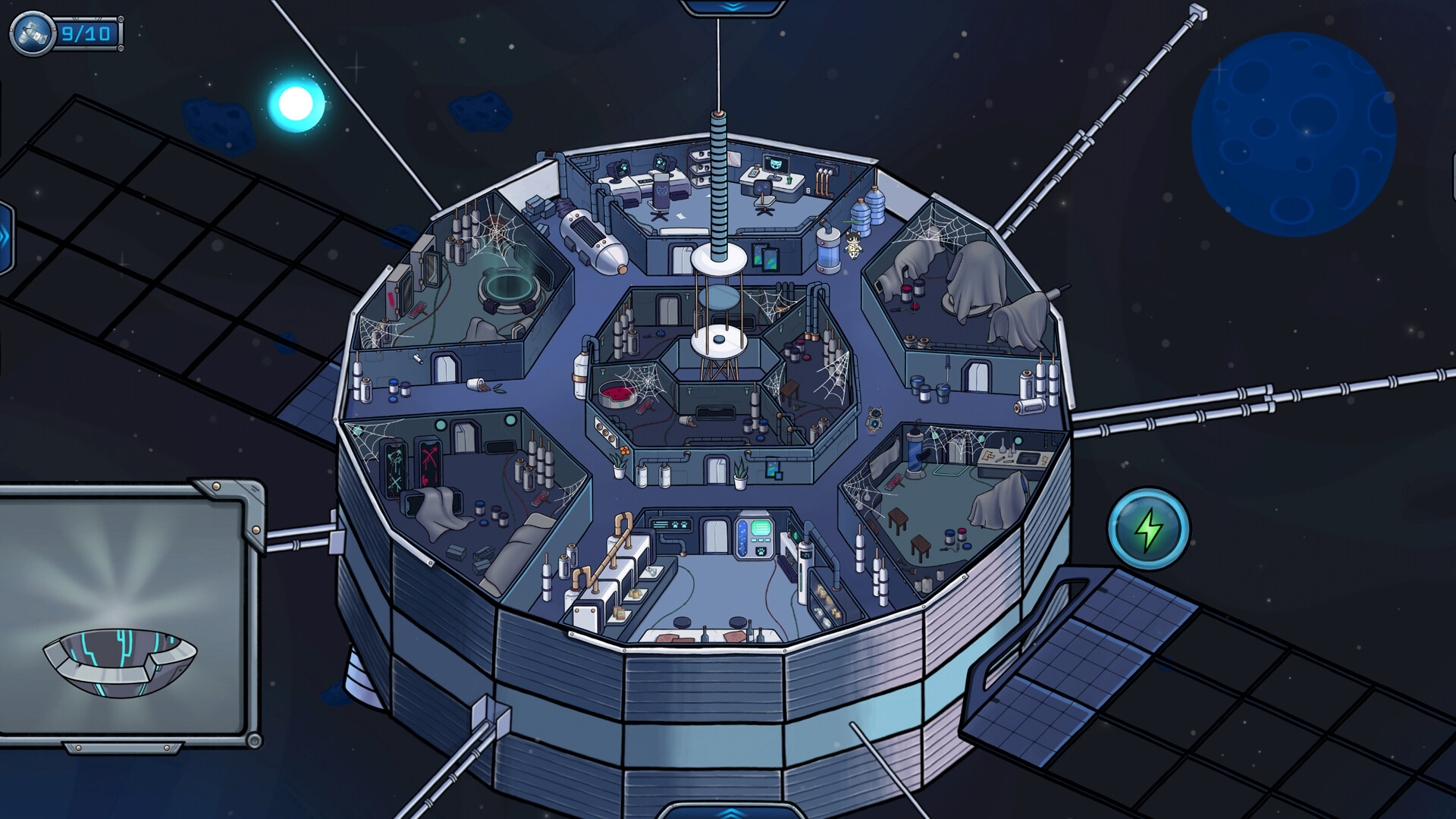Click the cat-face monitor in the top office
Image resolution: width=1456 pixels, height=819 pixels.
[775, 164]
